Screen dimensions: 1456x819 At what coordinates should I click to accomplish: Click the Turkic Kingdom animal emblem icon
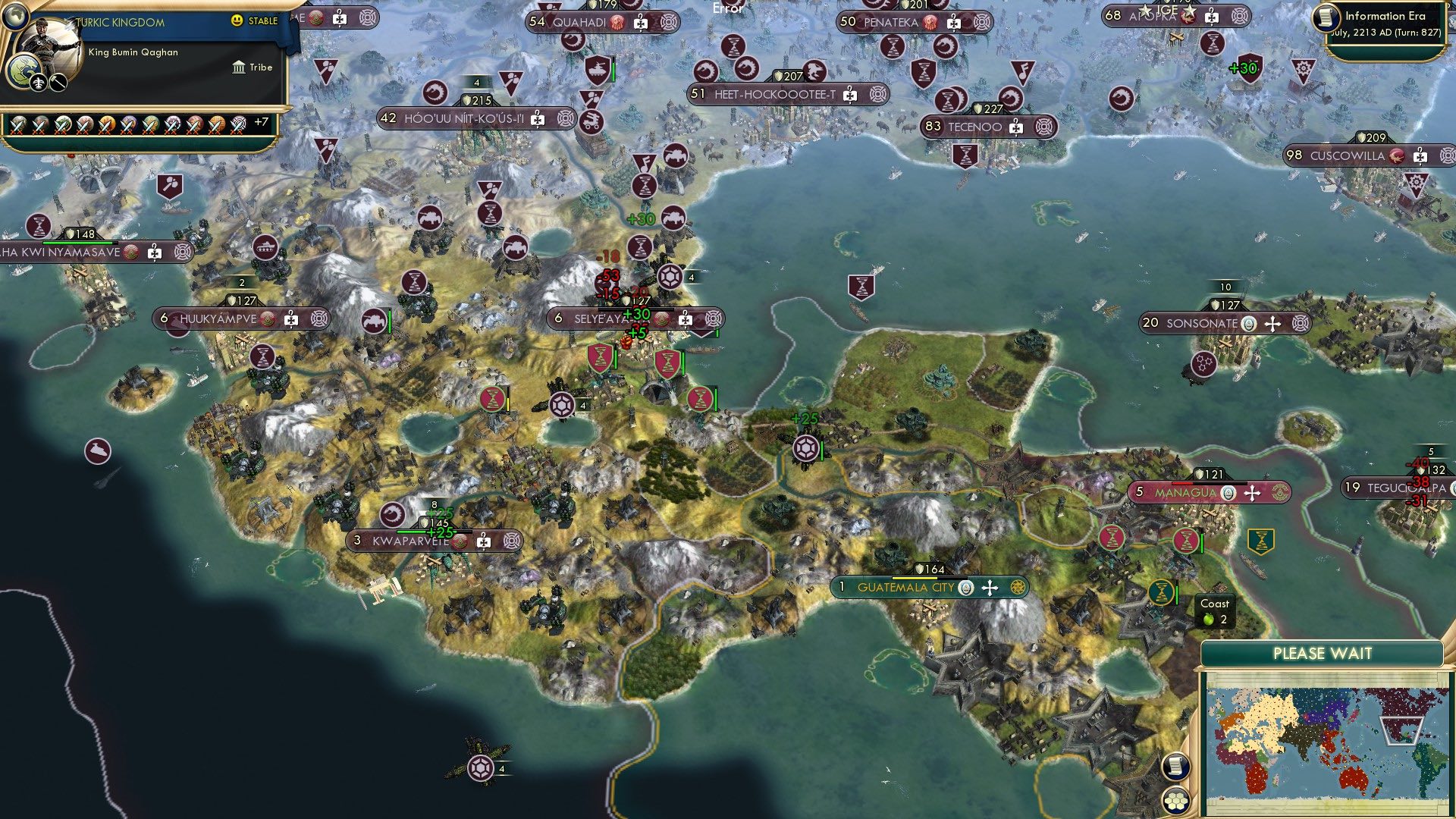tap(26, 71)
